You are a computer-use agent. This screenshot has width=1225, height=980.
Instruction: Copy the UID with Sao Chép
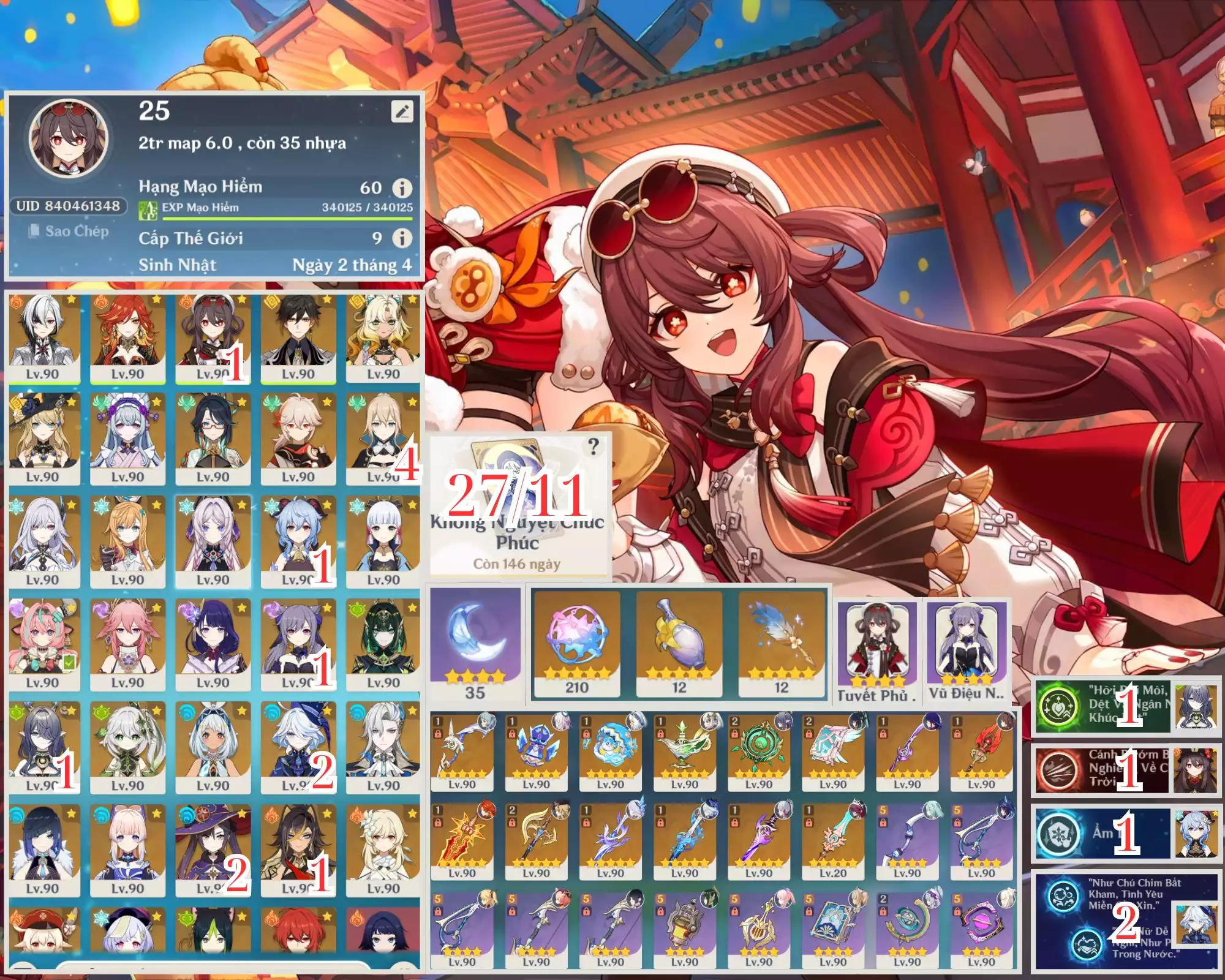[69, 231]
